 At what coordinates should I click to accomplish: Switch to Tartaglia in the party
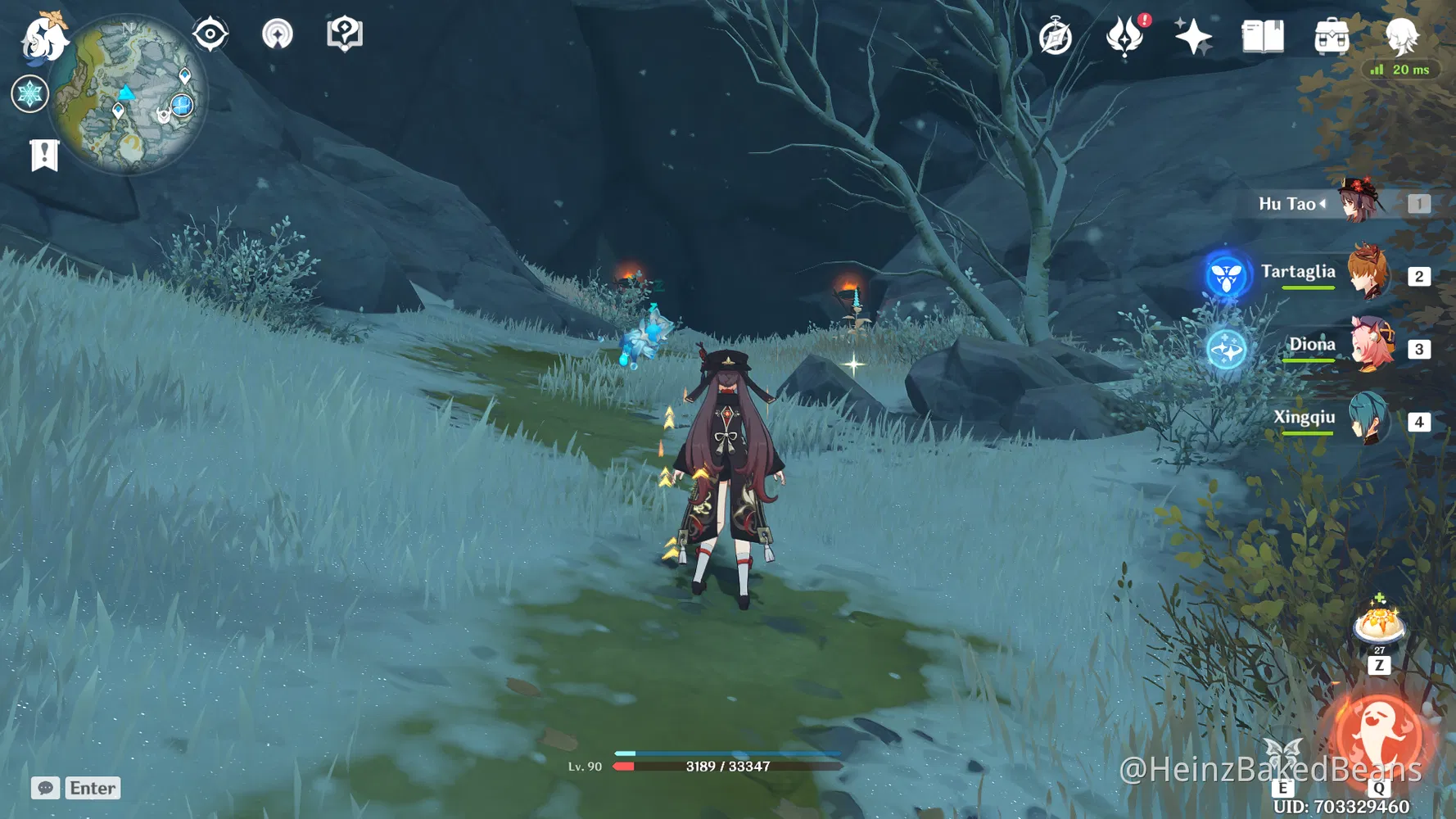coord(1370,272)
